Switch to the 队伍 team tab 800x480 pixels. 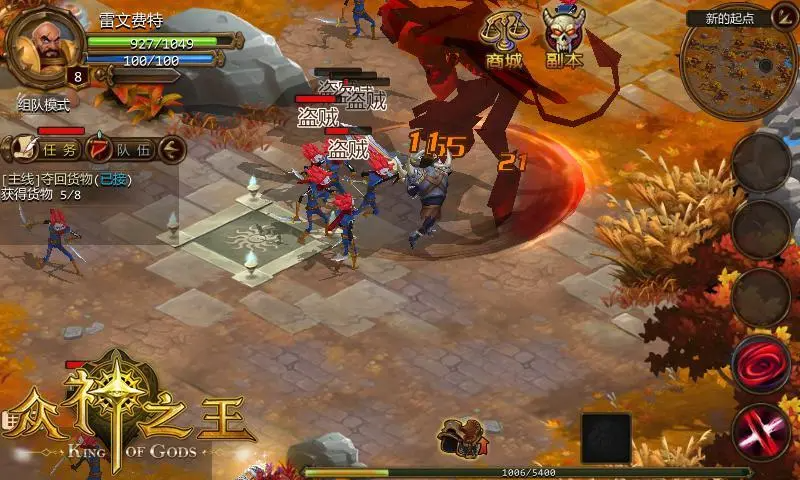[122, 150]
